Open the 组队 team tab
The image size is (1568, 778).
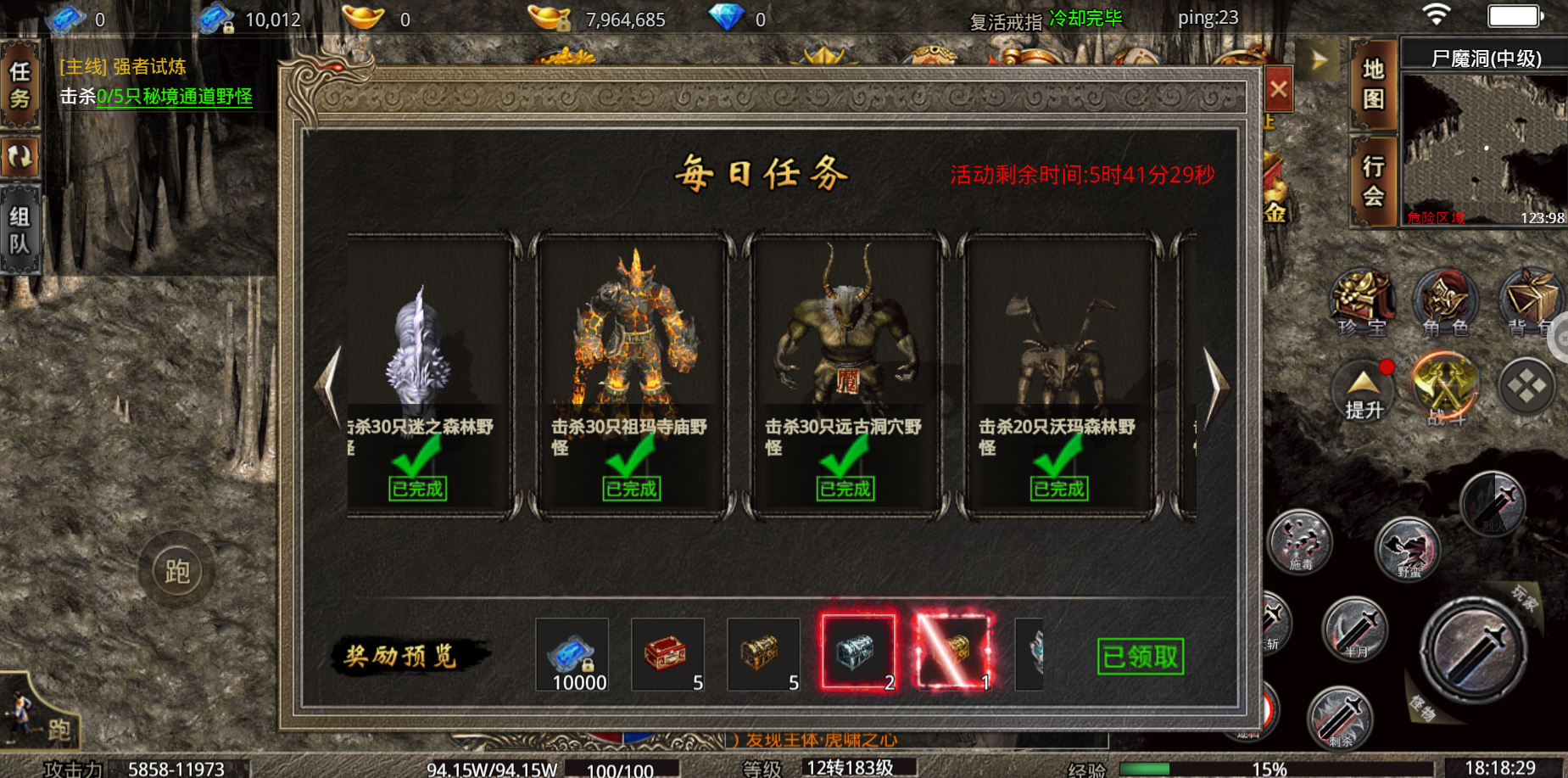click(20, 230)
